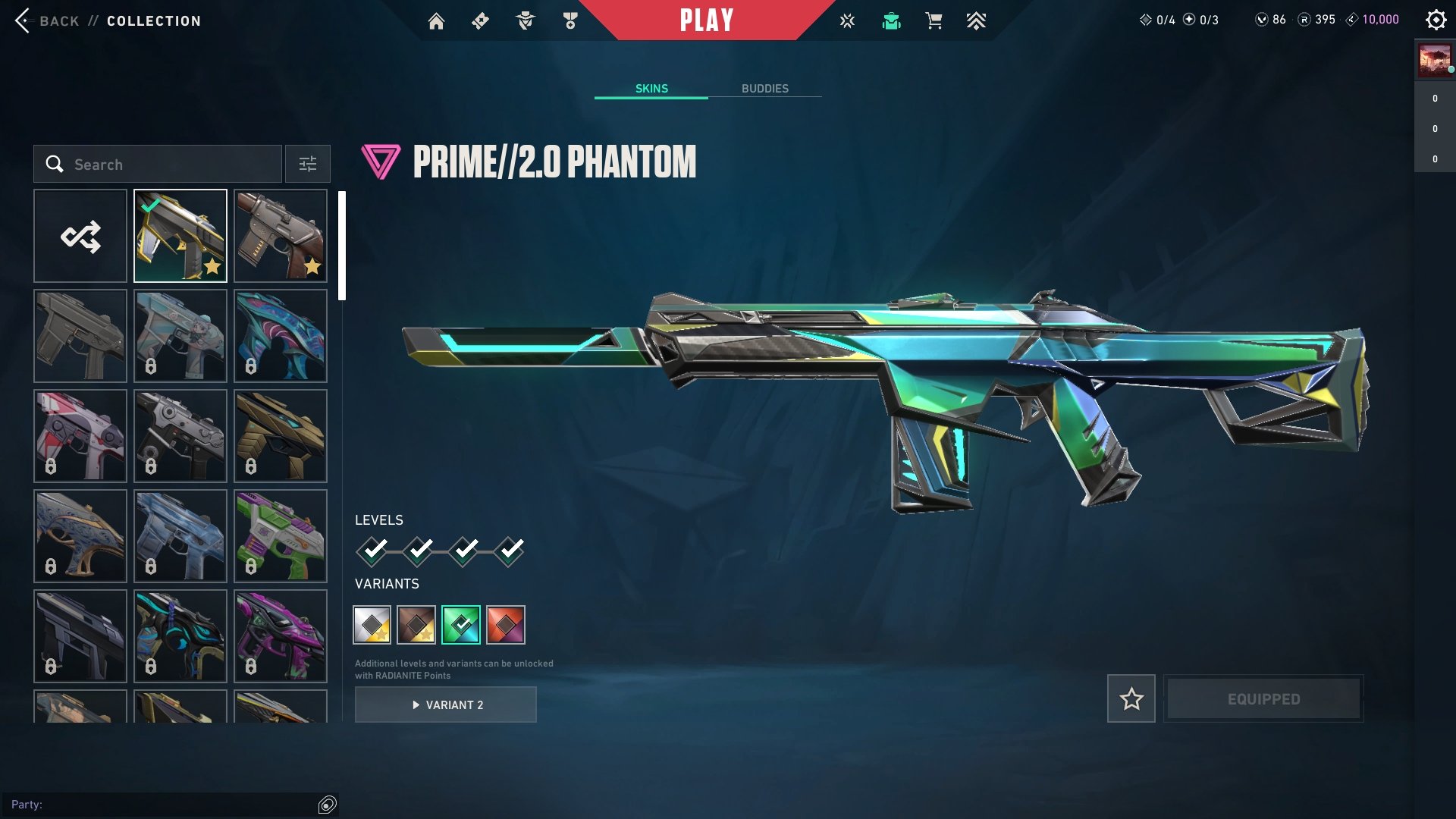The width and height of the screenshot is (1456, 819).
Task: Open the Battlepass ticket icon
Action: click(479, 20)
